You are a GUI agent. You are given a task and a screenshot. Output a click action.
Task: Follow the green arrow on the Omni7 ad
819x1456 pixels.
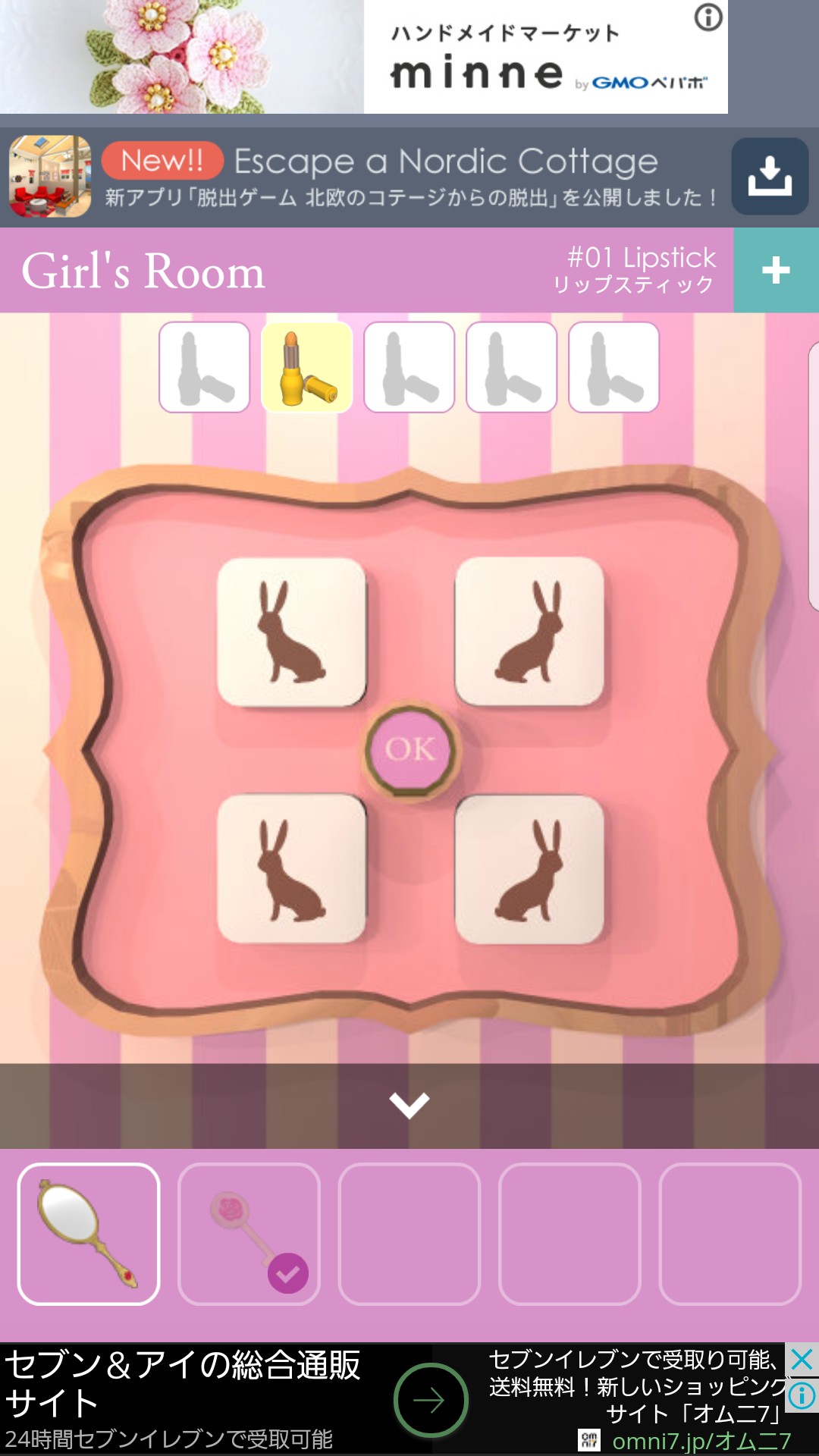431,1400
